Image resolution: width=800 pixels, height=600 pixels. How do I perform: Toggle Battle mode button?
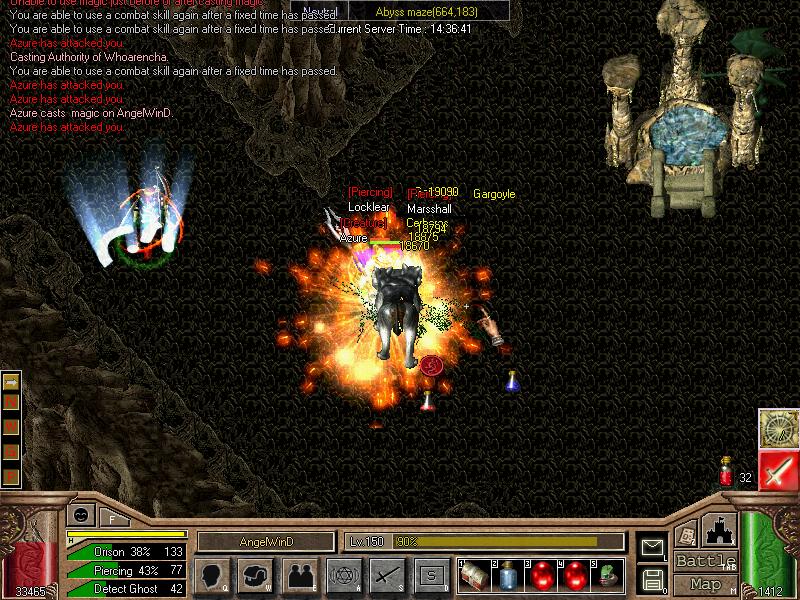pyautogui.click(x=704, y=561)
